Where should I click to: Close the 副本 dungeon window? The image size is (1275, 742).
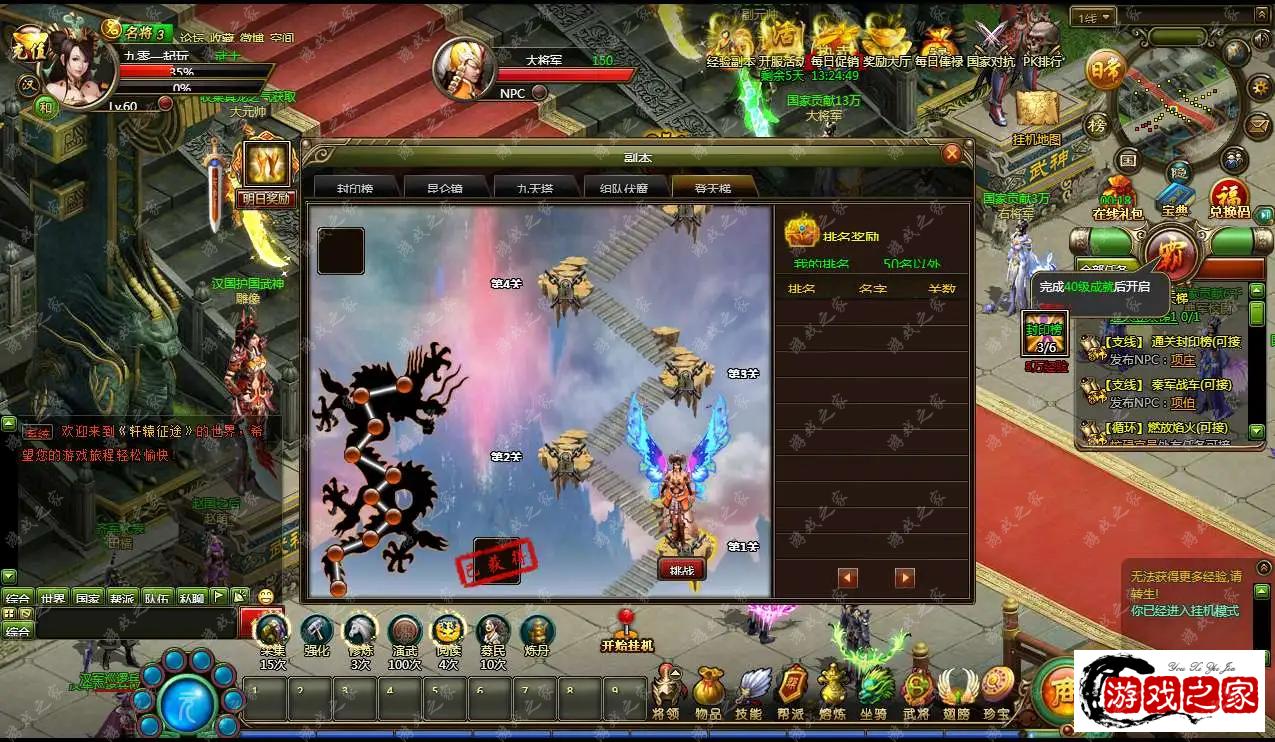[x=952, y=153]
